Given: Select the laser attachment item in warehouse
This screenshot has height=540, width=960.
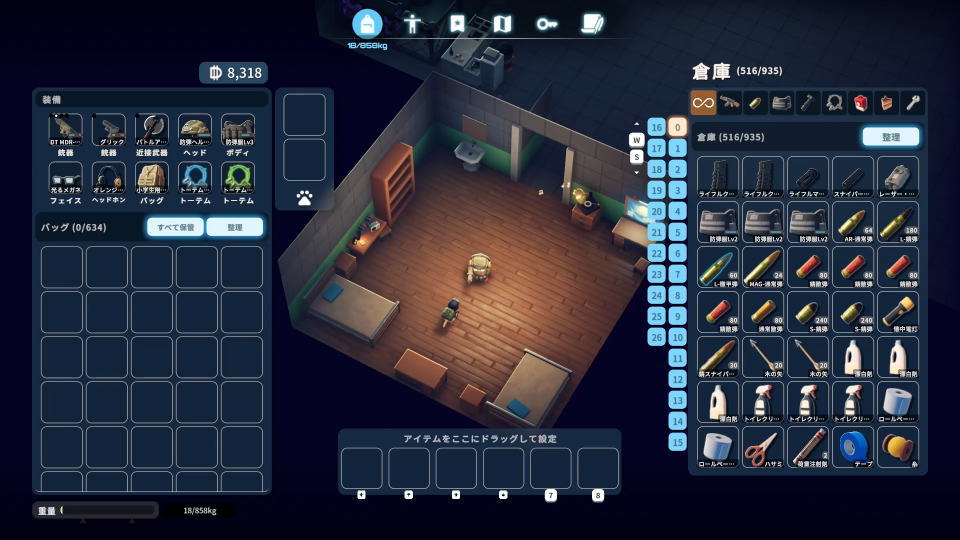Looking at the screenshot, I should click(898, 176).
